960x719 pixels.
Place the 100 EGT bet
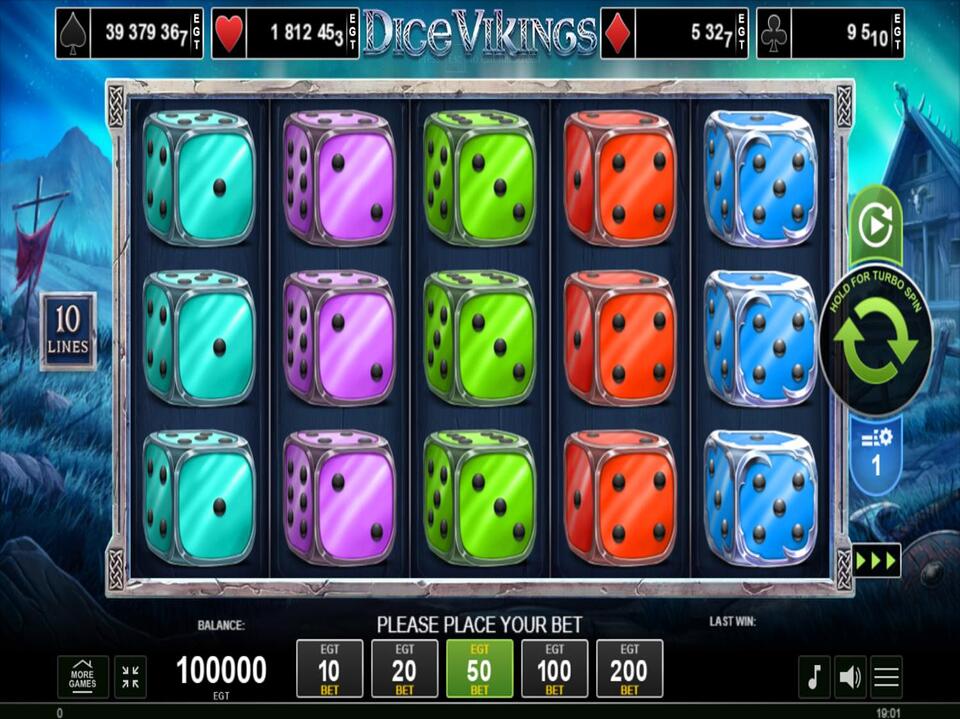(x=554, y=668)
